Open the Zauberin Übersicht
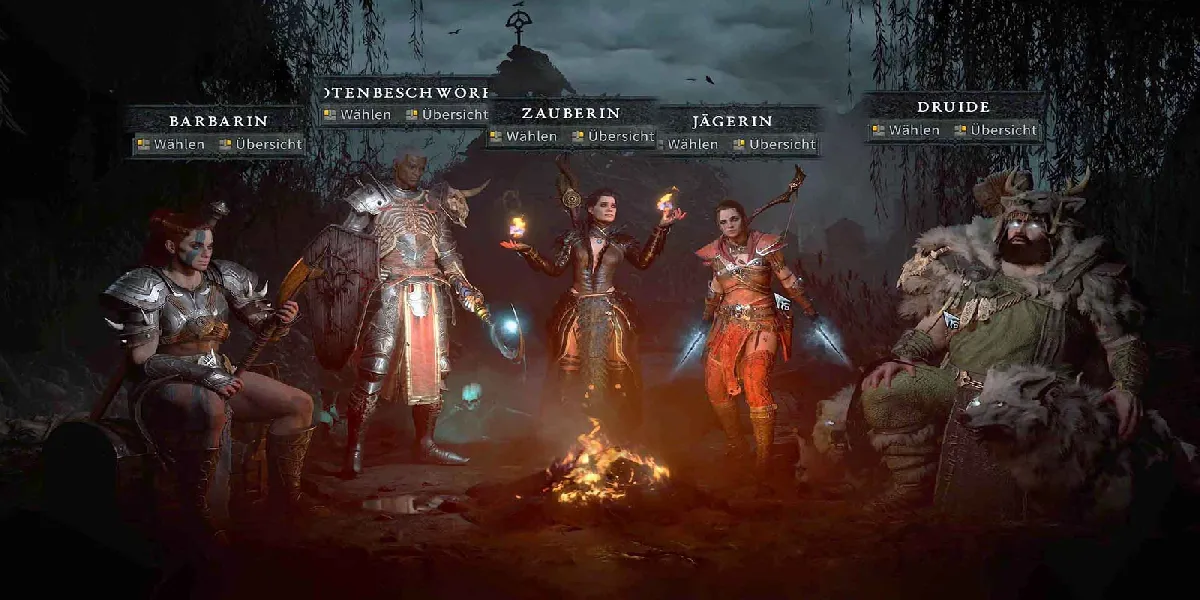This screenshot has height=600, width=1200. (612, 136)
